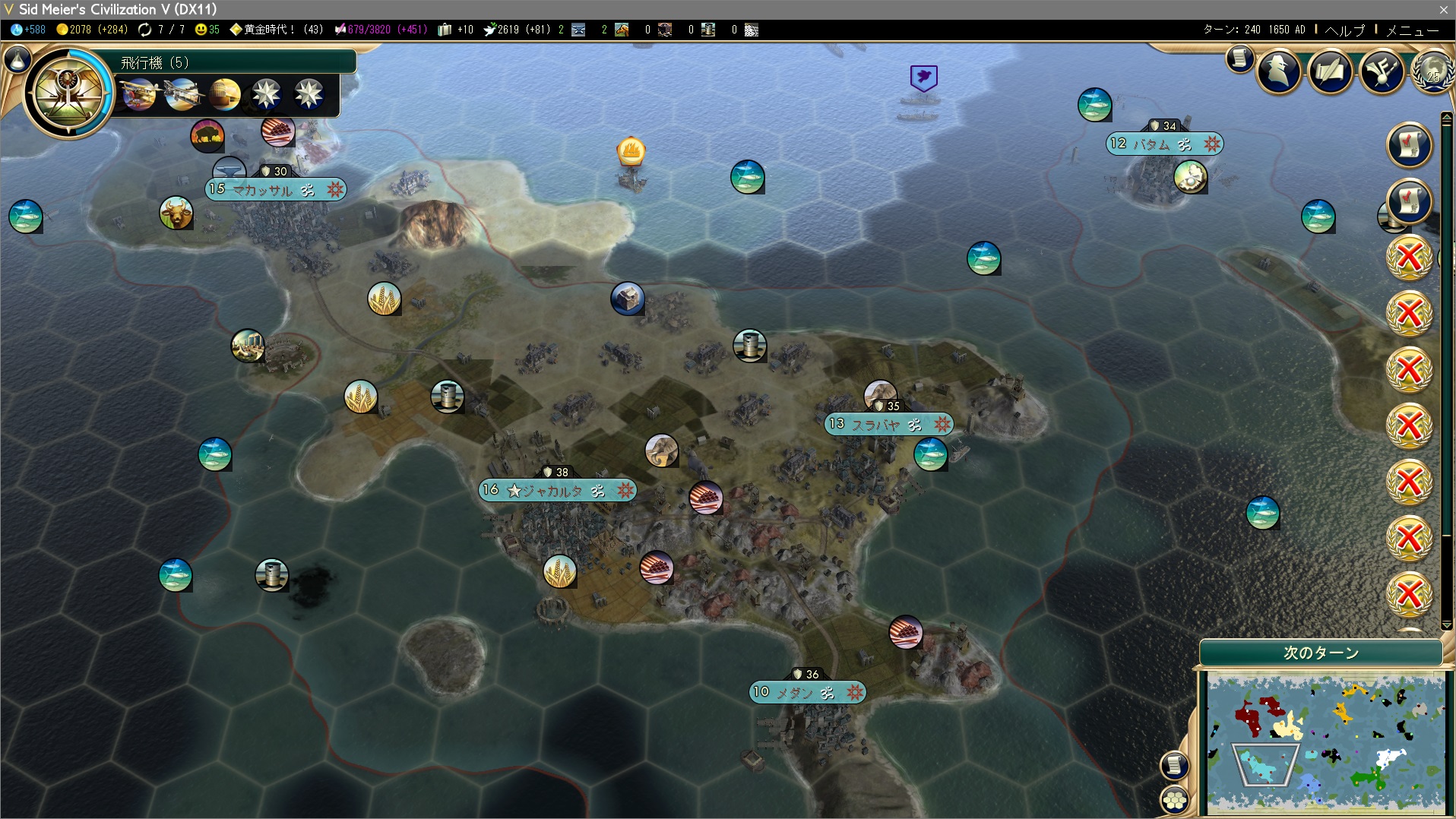Open the espionage spy overview

pyautogui.click(x=1279, y=72)
